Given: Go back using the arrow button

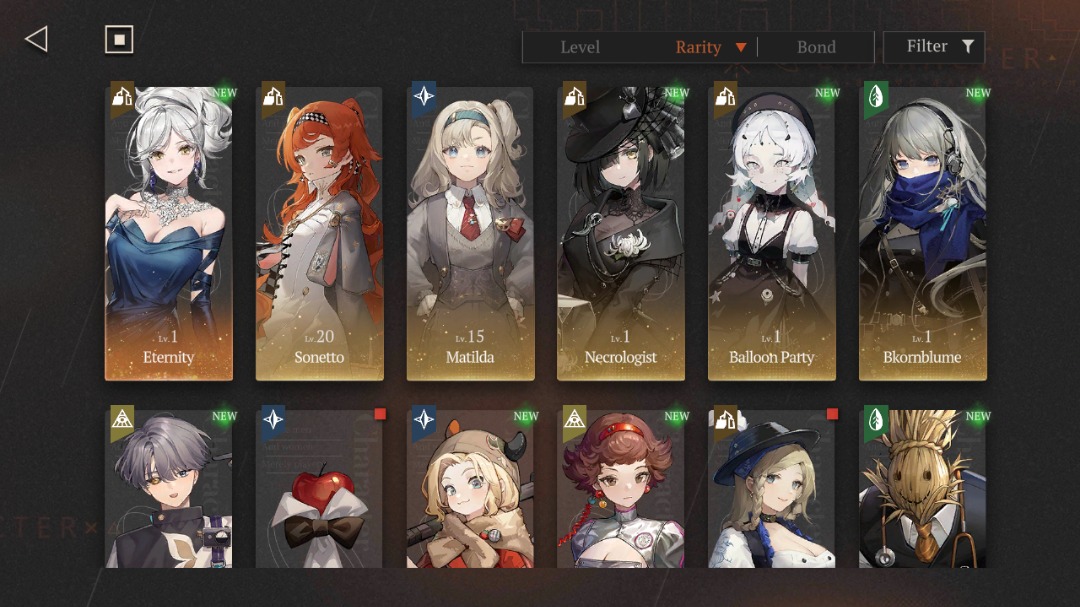Looking at the screenshot, I should tap(36, 39).
